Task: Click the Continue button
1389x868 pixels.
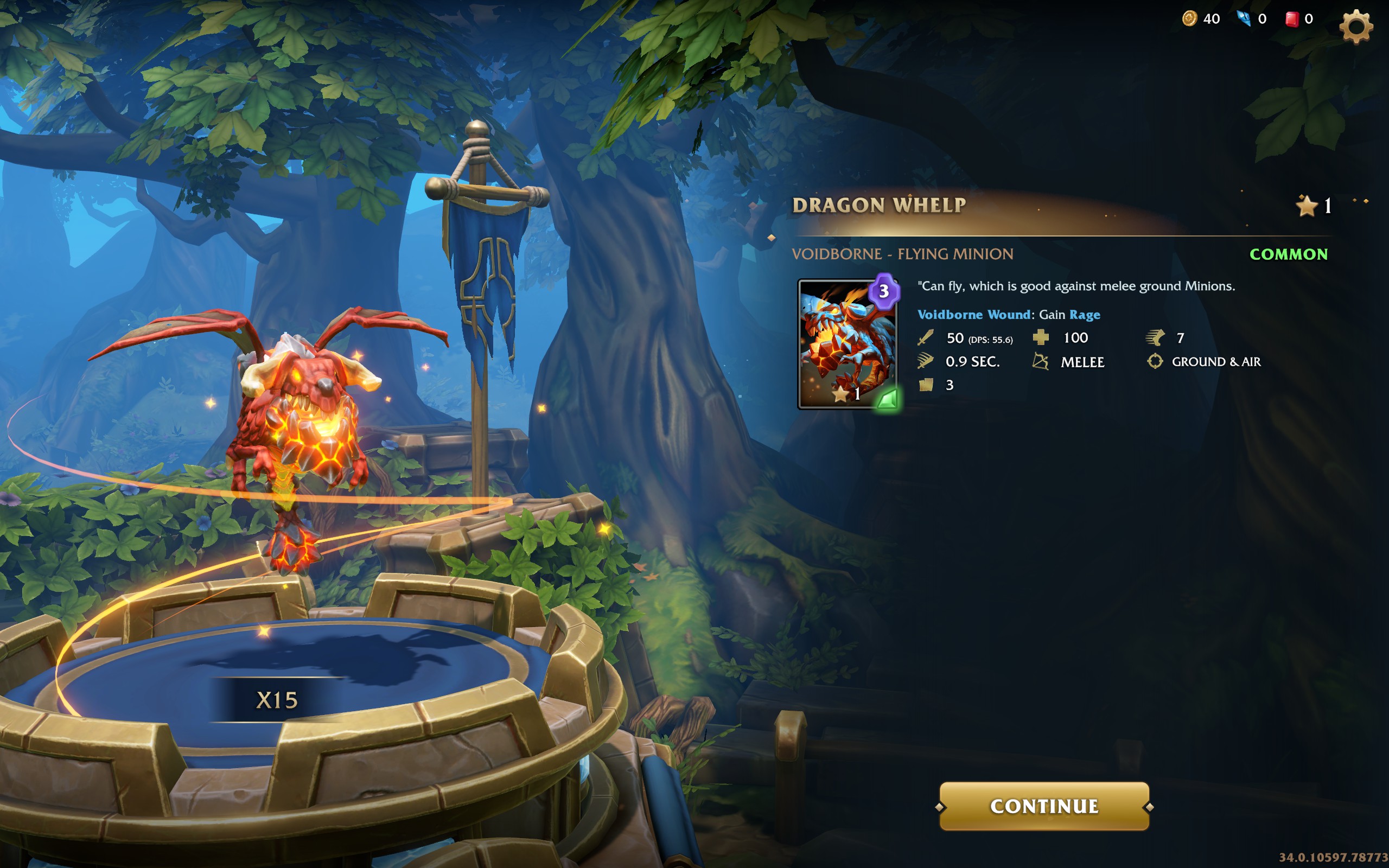Action: pos(1043,806)
